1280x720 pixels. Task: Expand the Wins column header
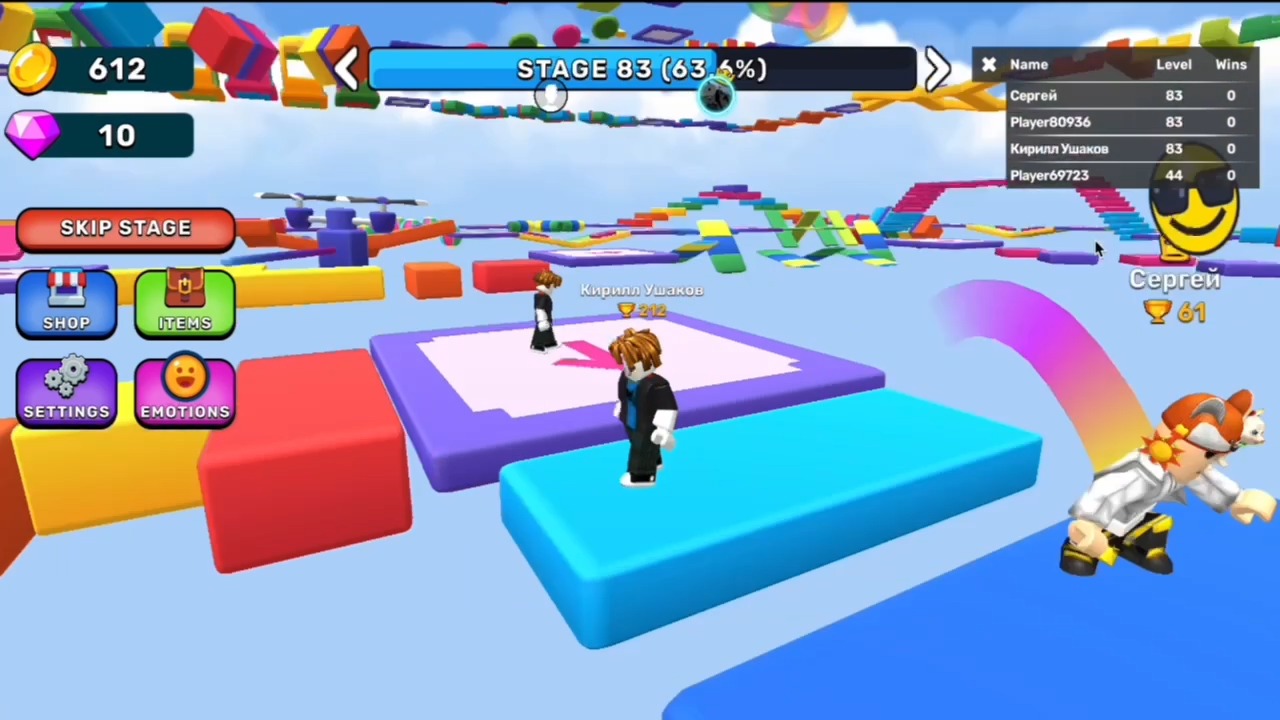[x=1231, y=64]
